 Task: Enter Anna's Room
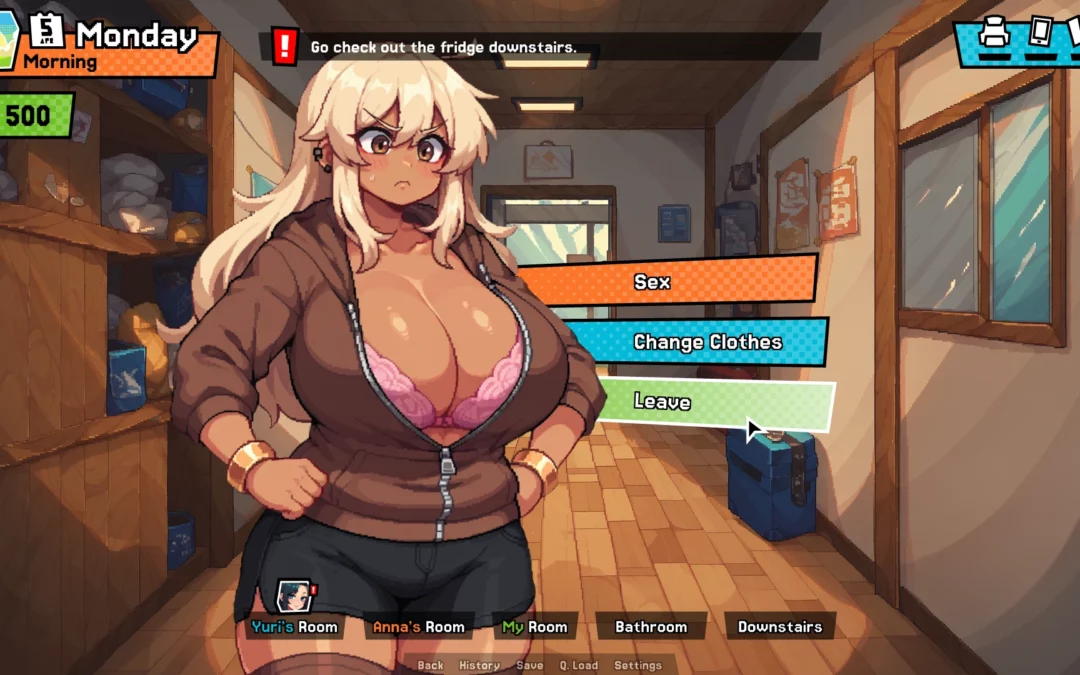[418, 627]
